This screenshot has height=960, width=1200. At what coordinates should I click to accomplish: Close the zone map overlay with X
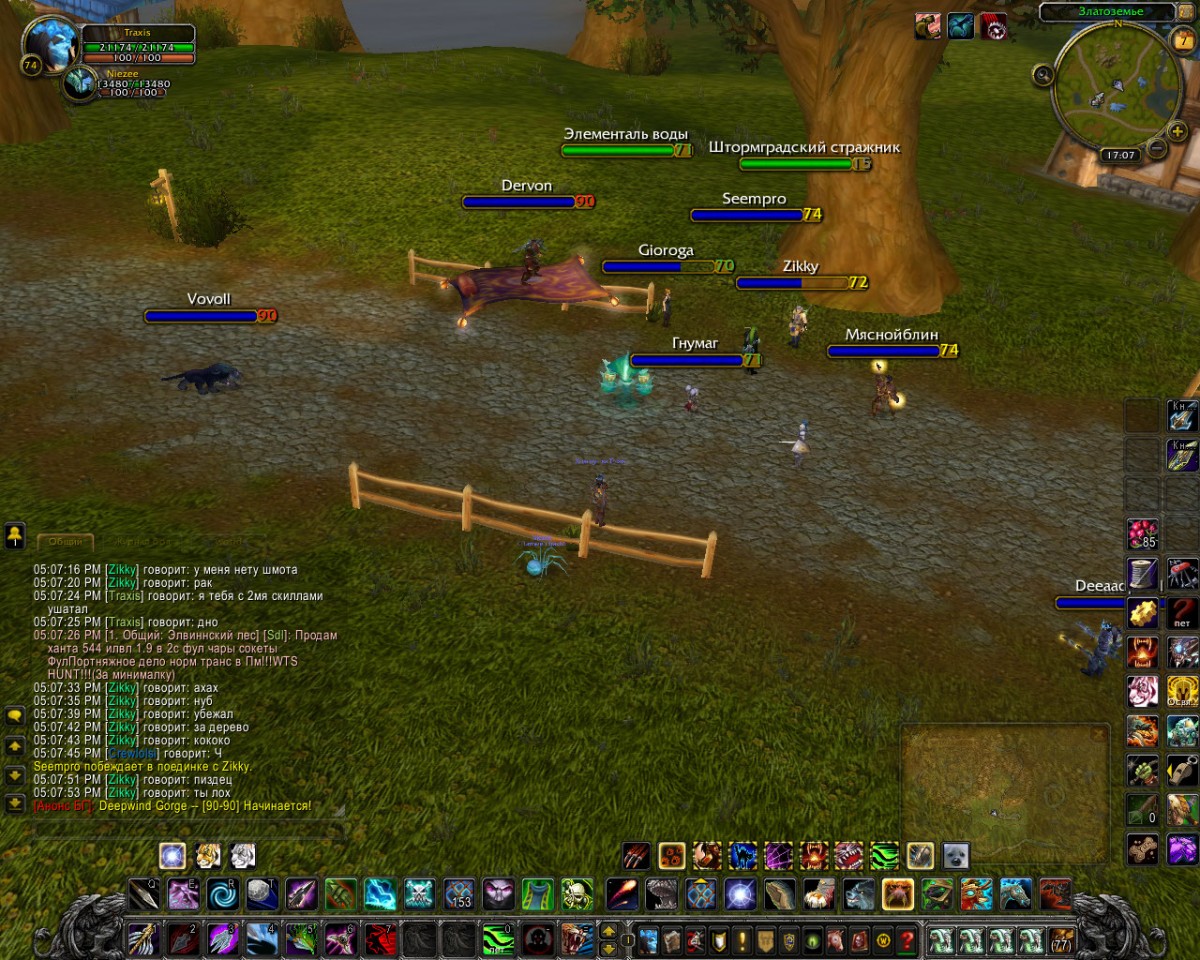click(1099, 734)
